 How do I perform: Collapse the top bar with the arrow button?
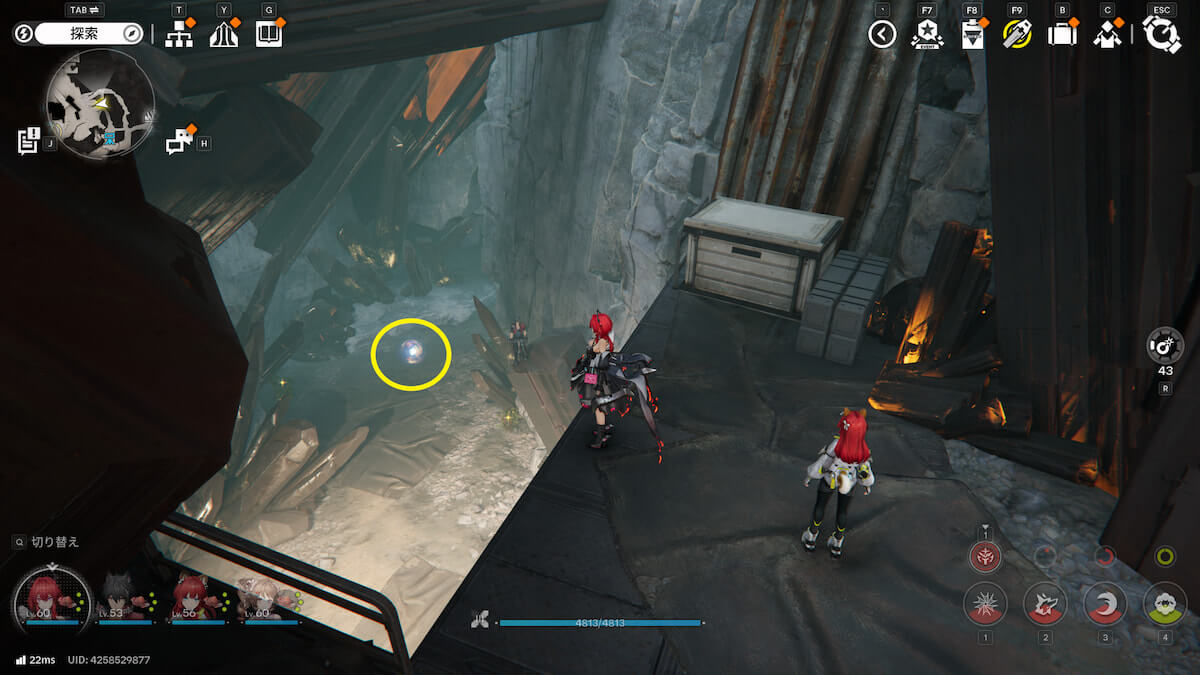point(881,35)
